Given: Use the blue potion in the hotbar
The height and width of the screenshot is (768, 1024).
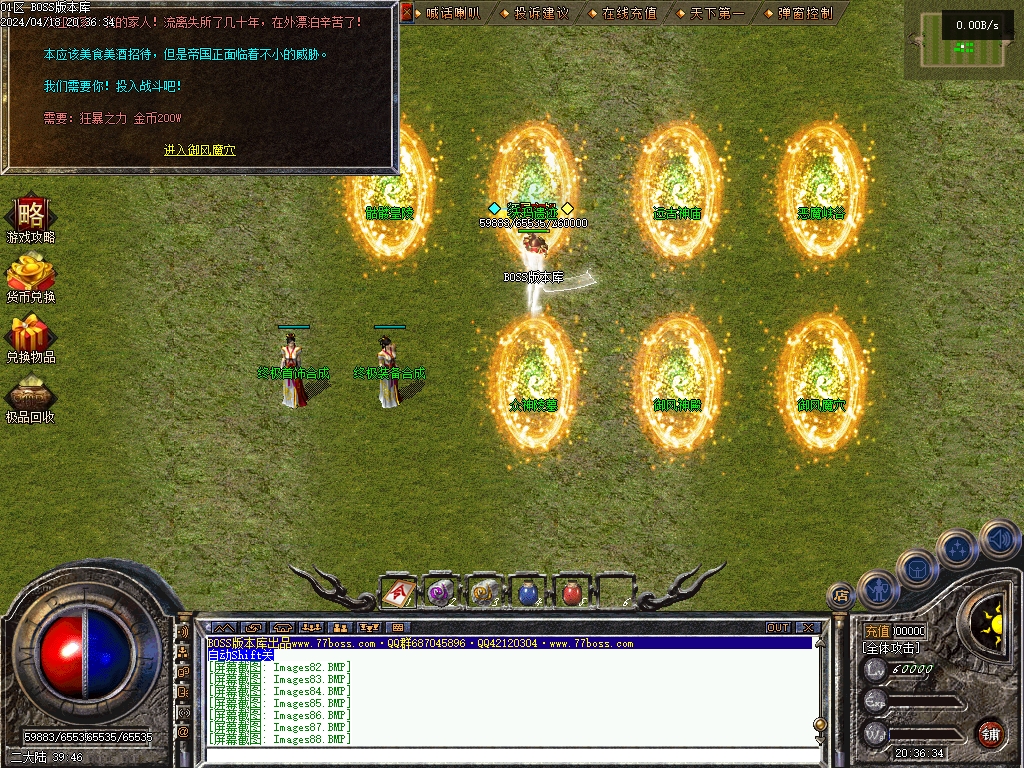Looking at the screenshot, I should (x=528, y=593).
